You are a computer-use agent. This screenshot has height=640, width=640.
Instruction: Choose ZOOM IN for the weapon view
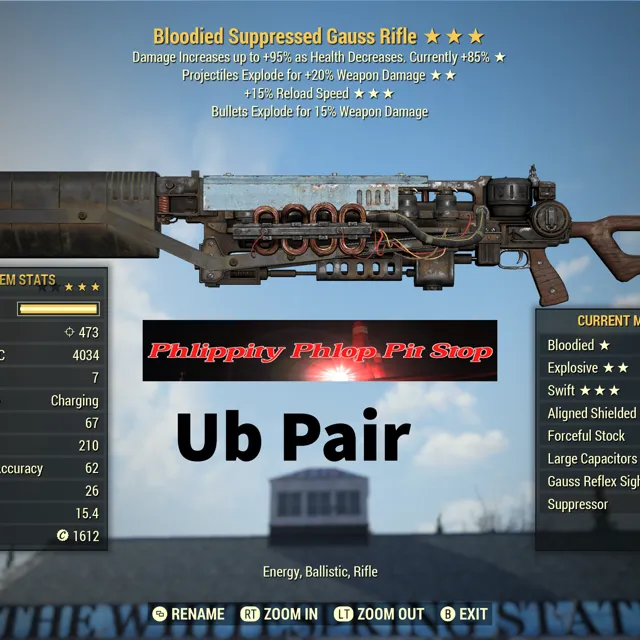click(x=279, y=613)
